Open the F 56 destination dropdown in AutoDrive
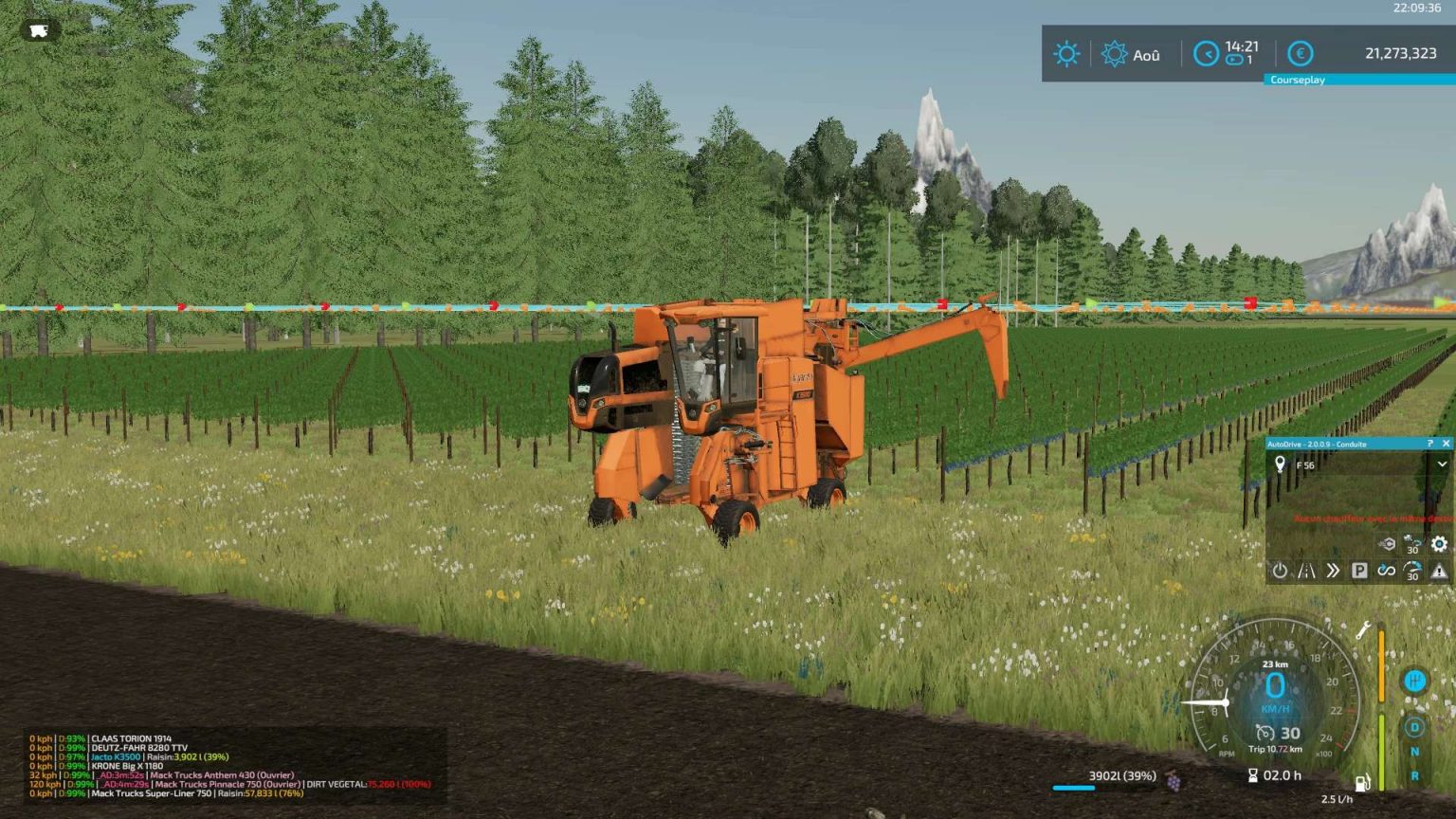This screenshot has width=1456, height=819. [1308, 465]
